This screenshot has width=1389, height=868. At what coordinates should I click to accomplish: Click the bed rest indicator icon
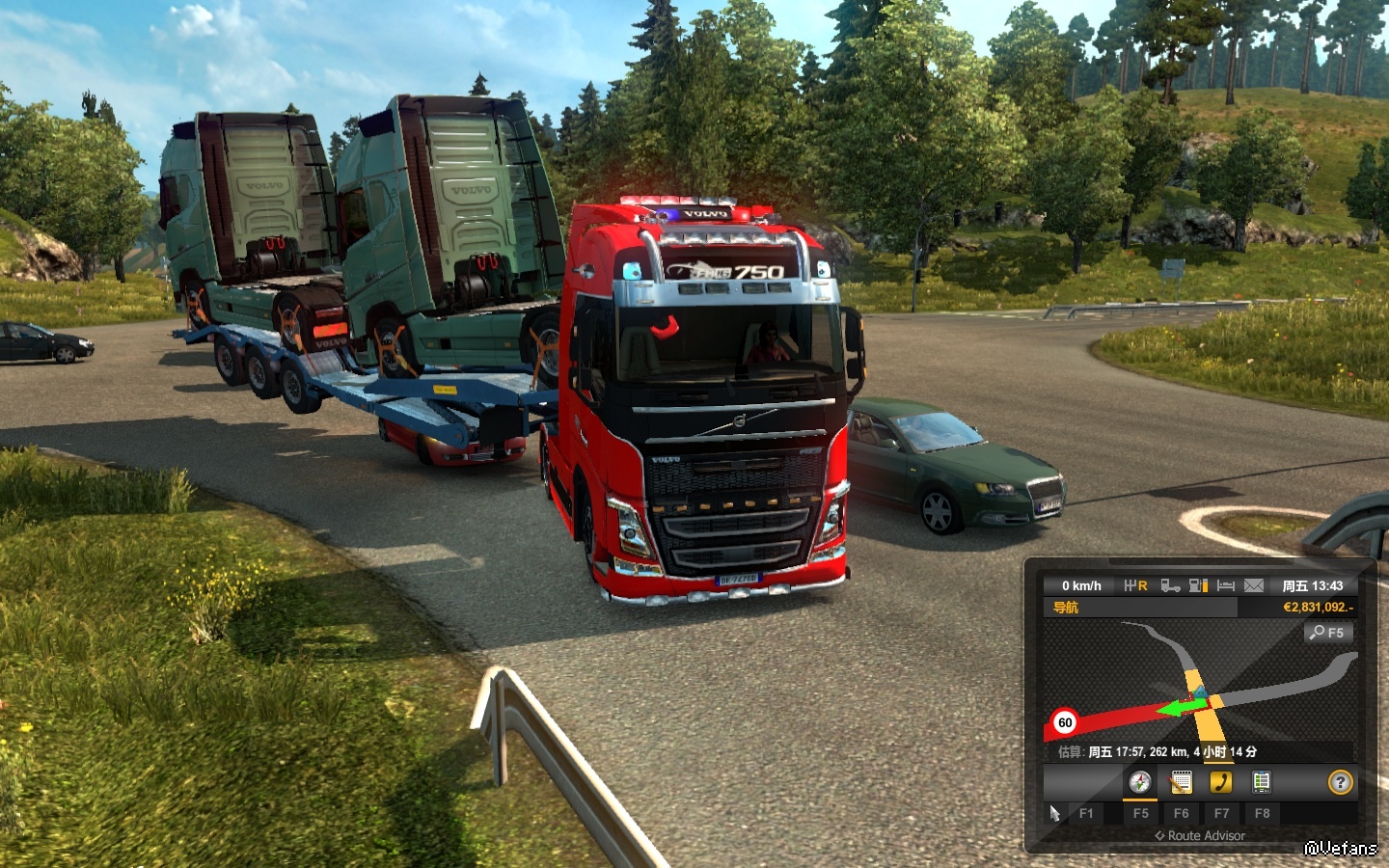click(x=1226, y=585)
